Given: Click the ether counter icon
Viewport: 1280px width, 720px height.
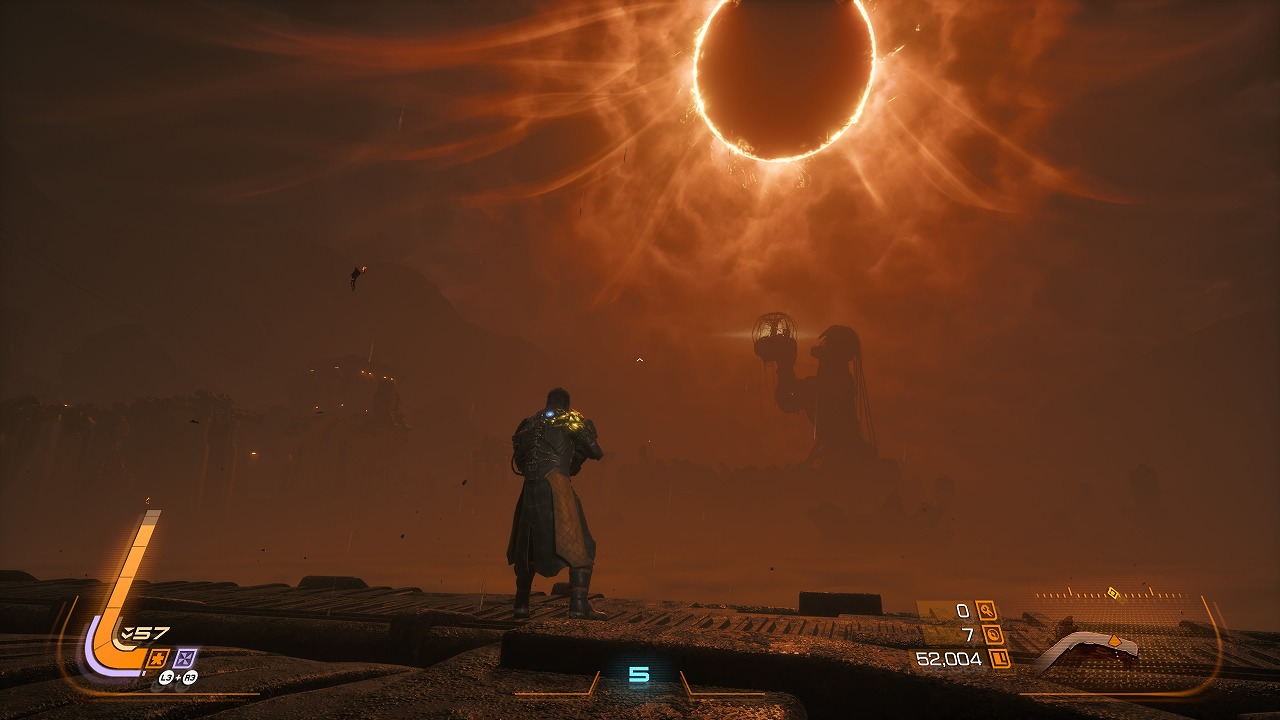Looking at the screenshot, I should click(x=993, y=634).
